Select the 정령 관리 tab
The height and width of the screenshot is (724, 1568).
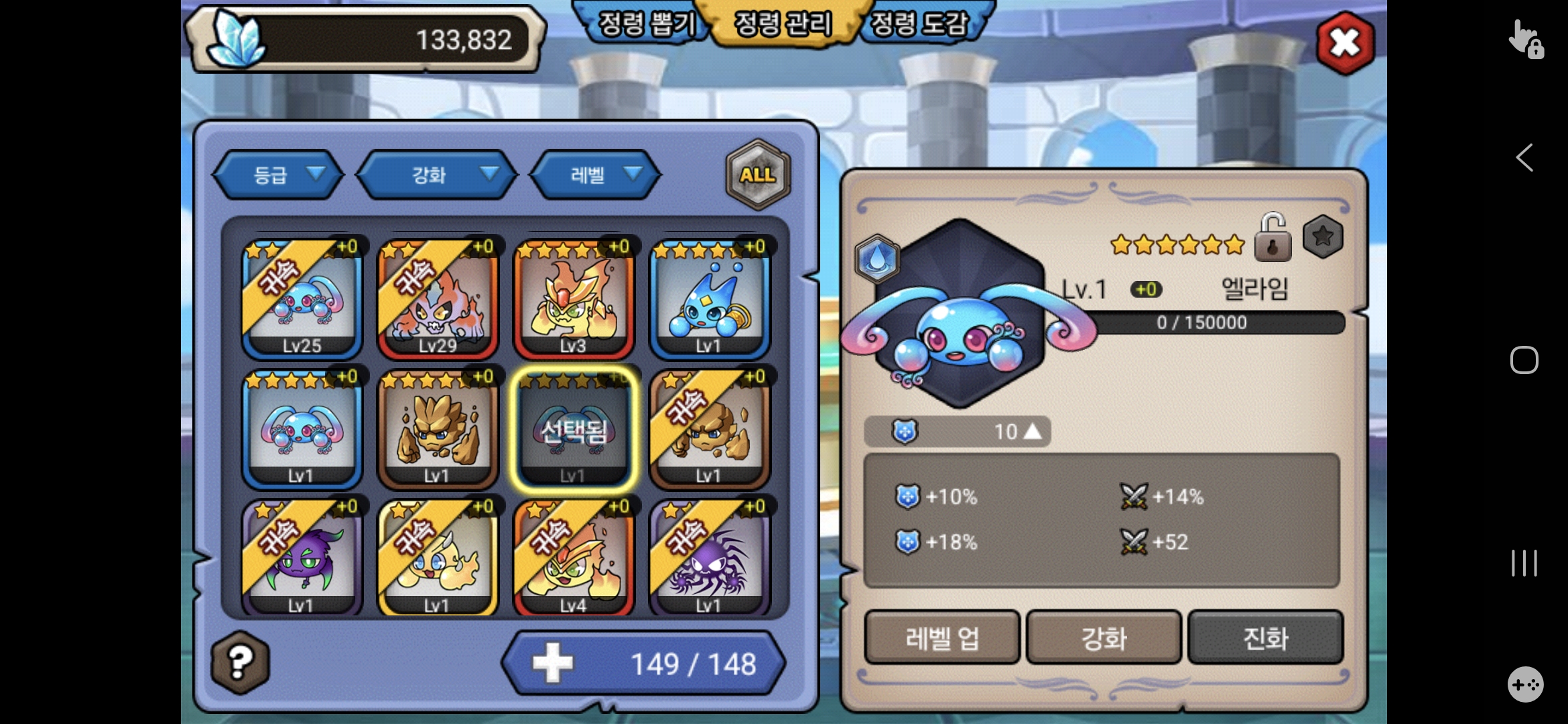(783, 24)
